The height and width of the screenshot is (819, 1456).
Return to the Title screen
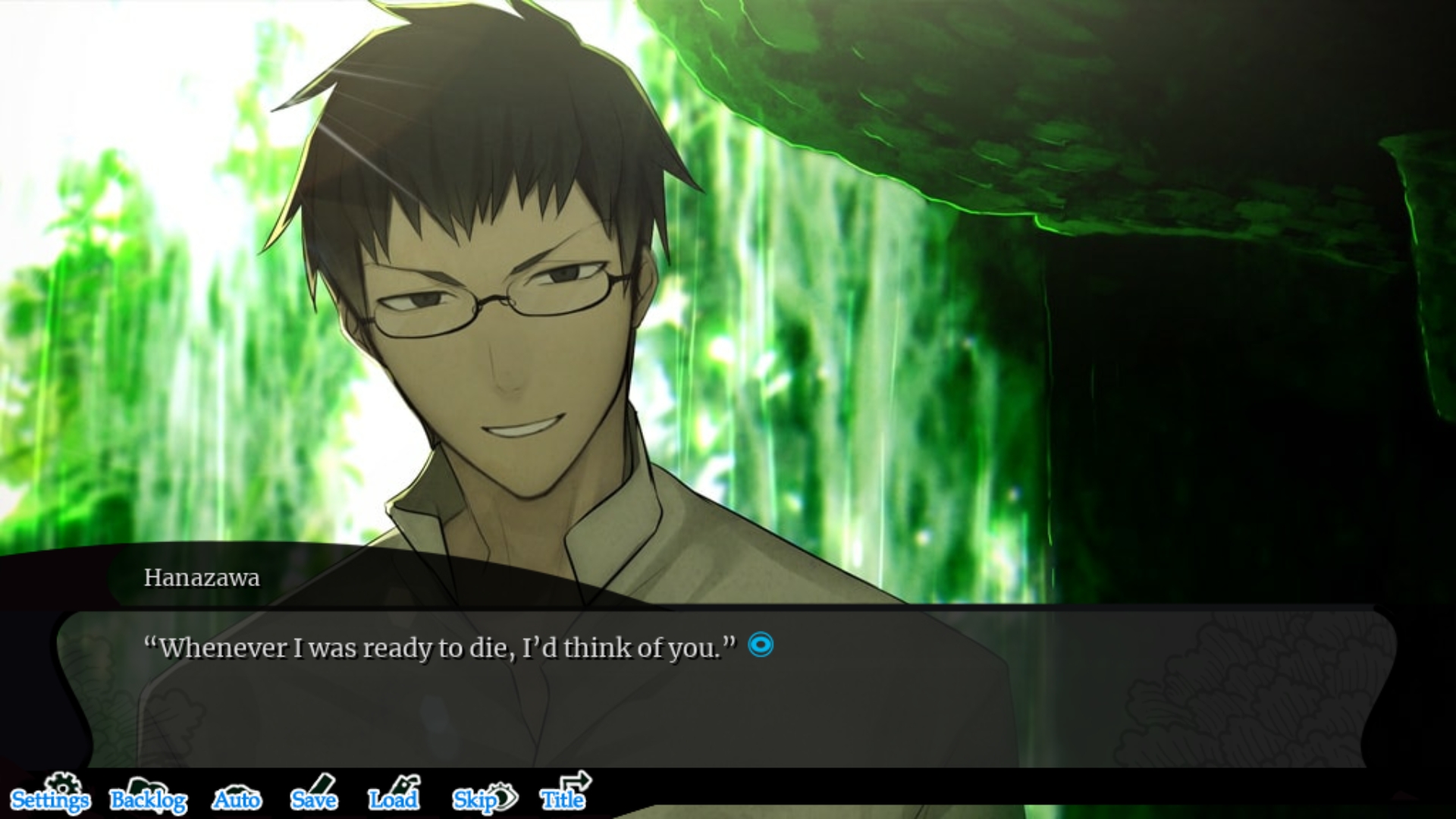pos(563,797)
